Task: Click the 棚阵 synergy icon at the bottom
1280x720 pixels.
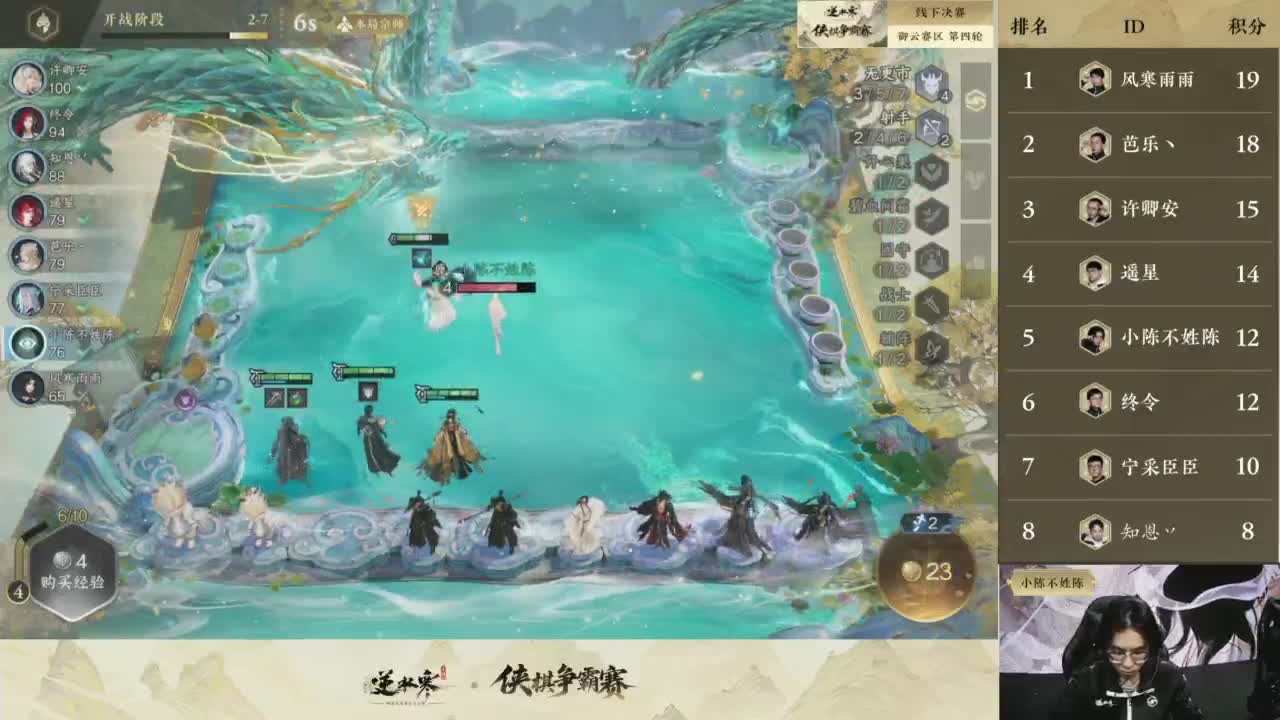Action: [x=930, y=346]
